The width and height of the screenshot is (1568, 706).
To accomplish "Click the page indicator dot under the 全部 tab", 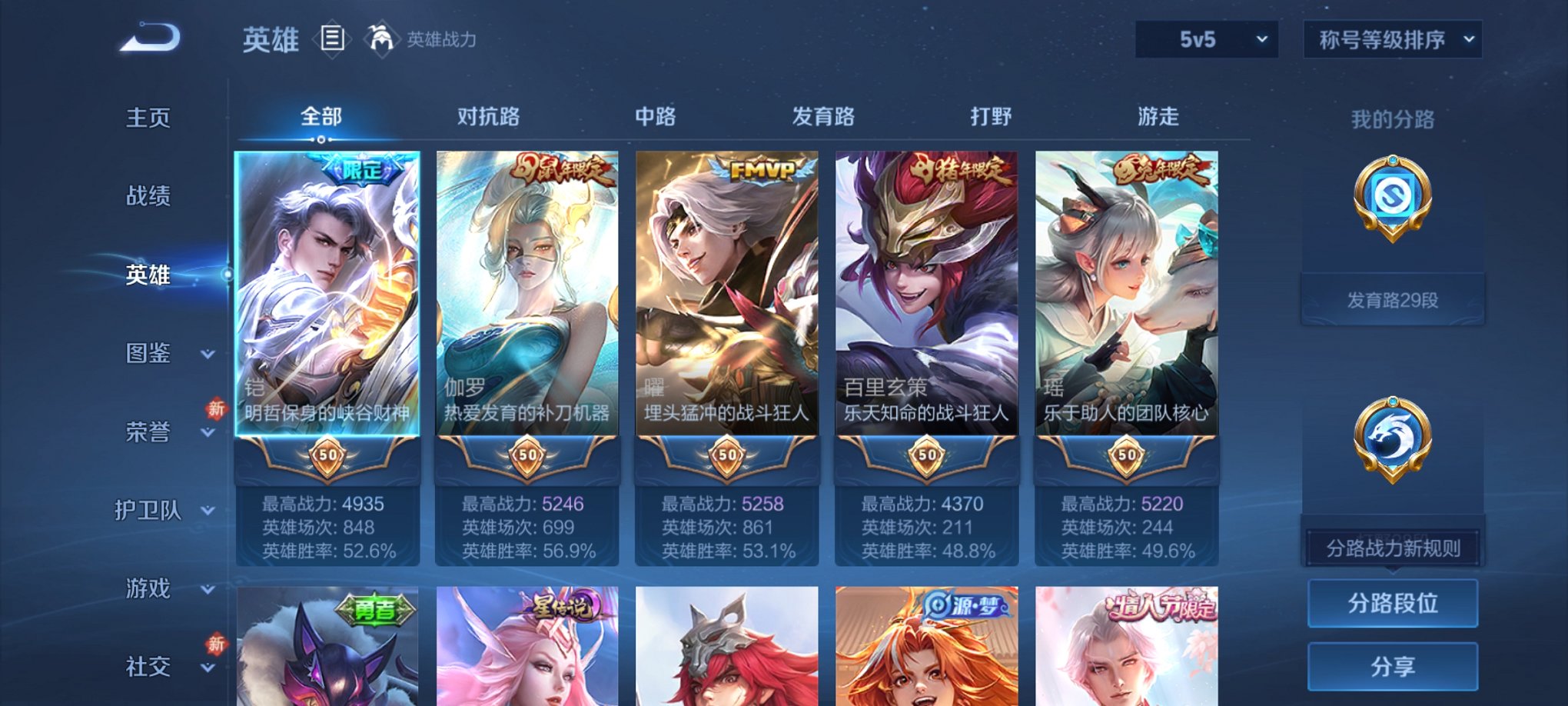I will coord(321,141).
